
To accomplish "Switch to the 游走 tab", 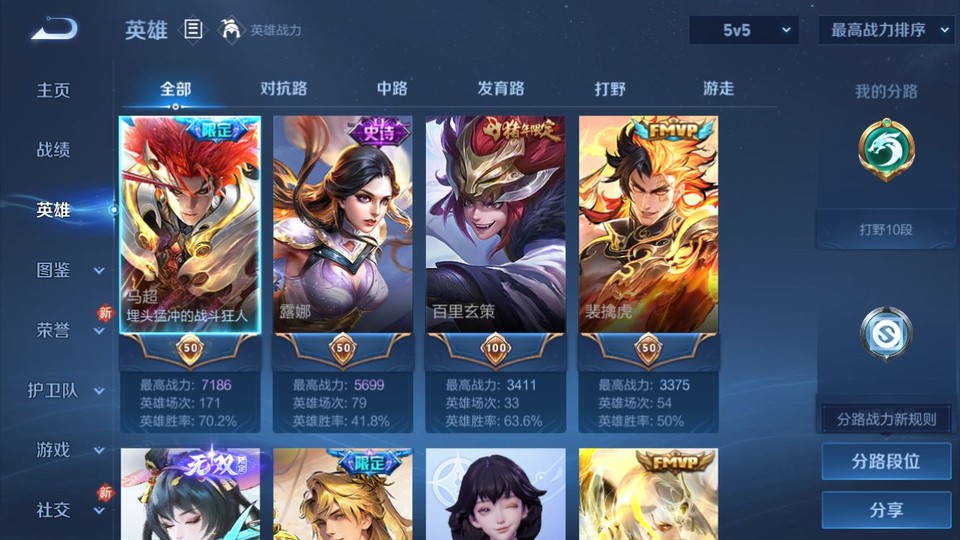I will pos(718,89).
